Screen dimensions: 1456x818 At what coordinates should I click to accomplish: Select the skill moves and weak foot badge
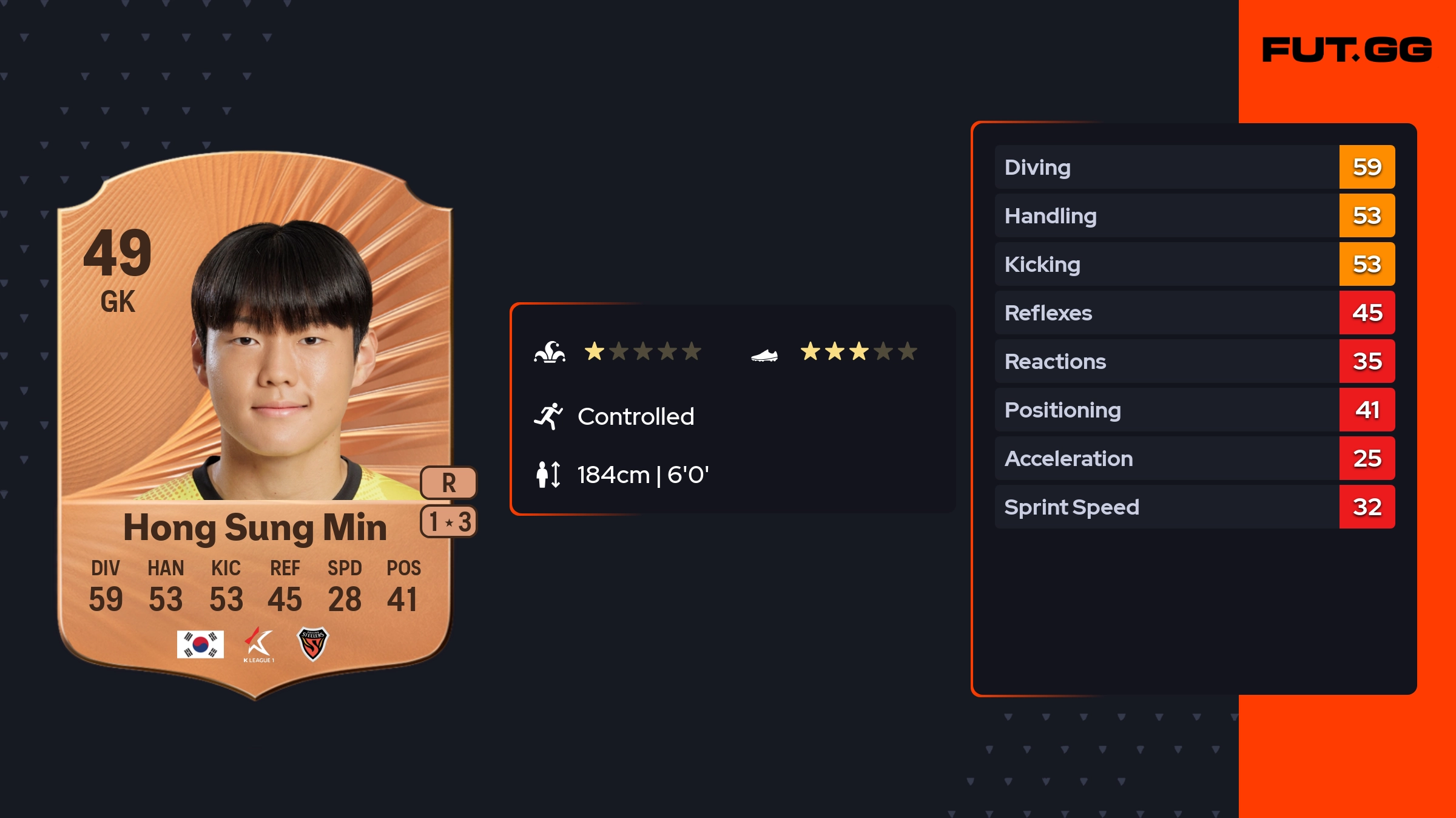(x=448, y=522)
